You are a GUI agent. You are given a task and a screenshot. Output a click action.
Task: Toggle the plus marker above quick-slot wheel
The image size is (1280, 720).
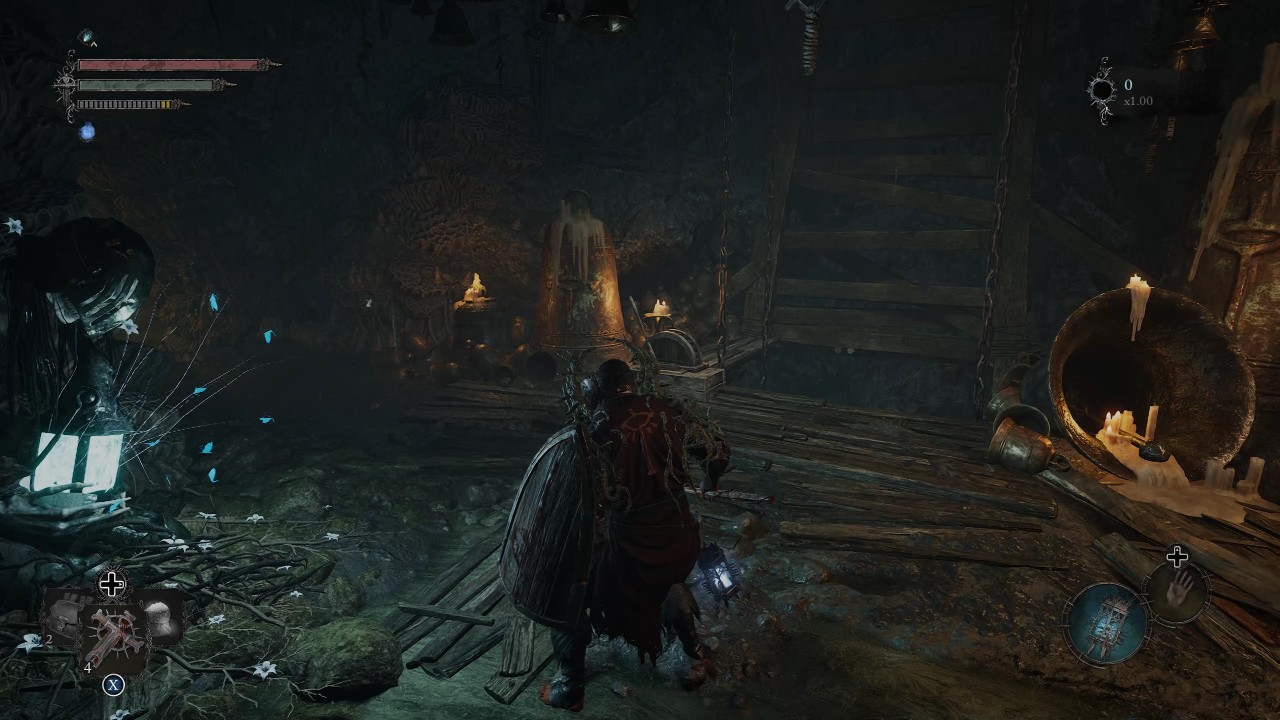click(110, 582)
